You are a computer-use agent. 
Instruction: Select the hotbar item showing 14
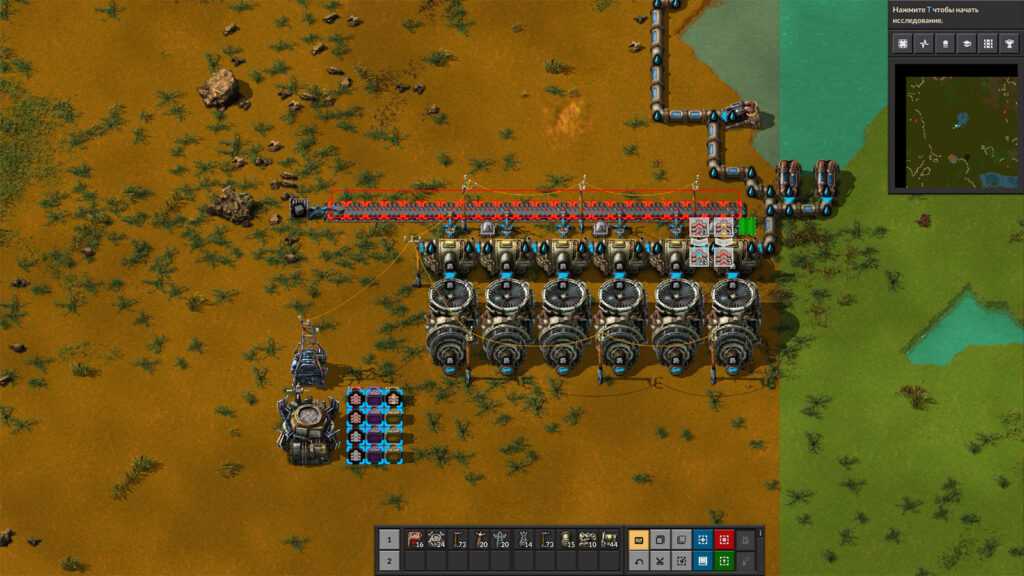pyautogui.click(x=524, y=540)
